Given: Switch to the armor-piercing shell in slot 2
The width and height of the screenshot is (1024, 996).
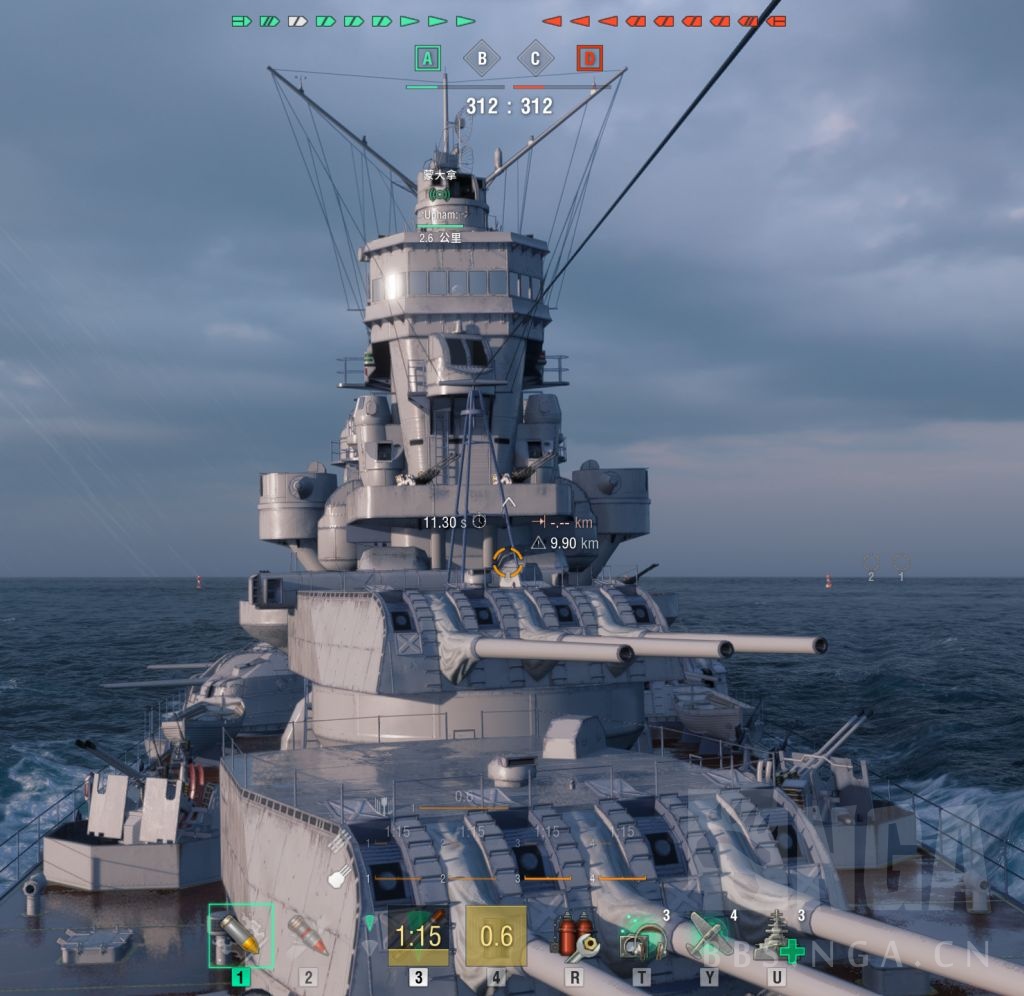Looking at the screenshot, I should (308, 936).
